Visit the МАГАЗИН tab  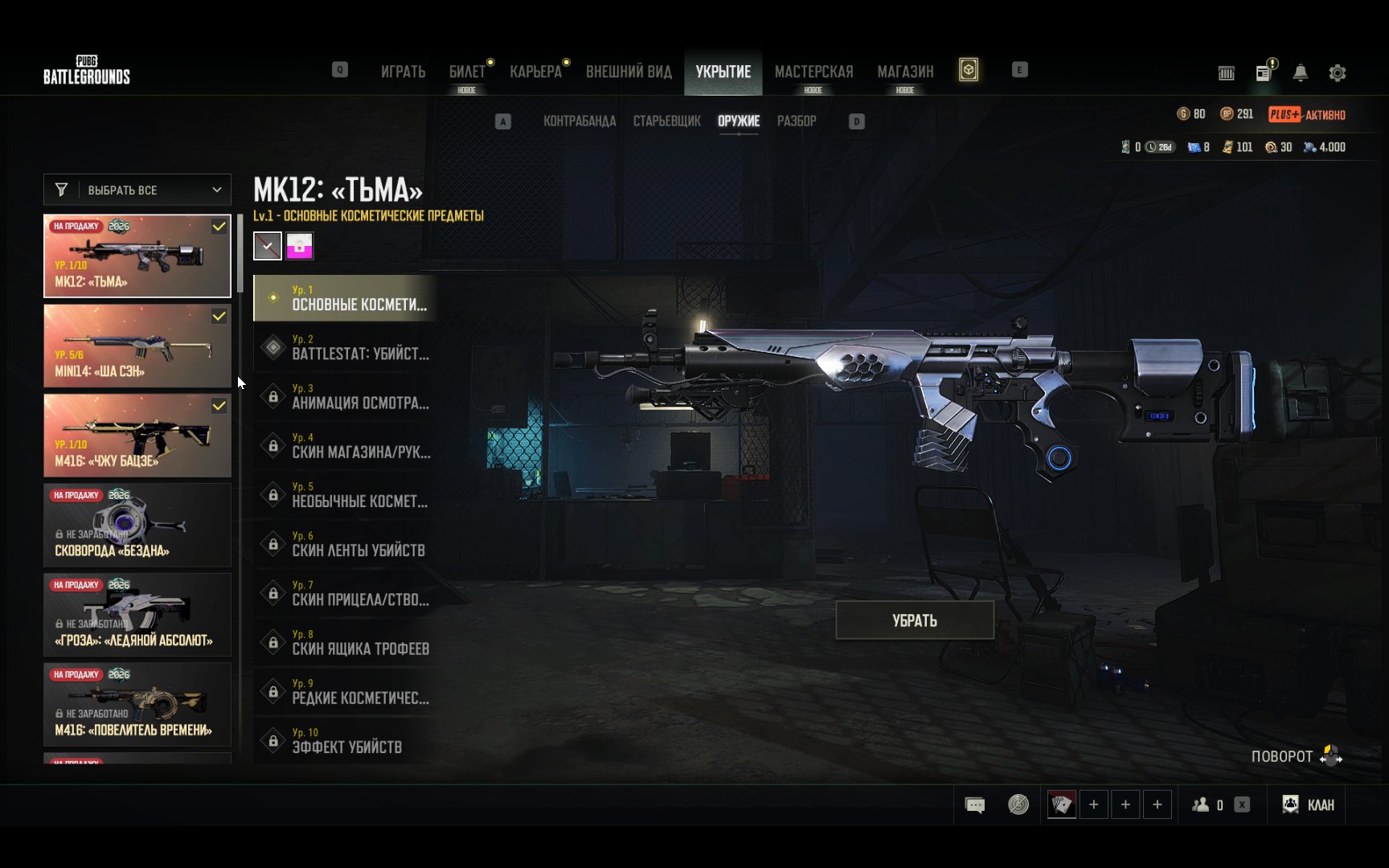pyautogui.click(x=905, y=72)
